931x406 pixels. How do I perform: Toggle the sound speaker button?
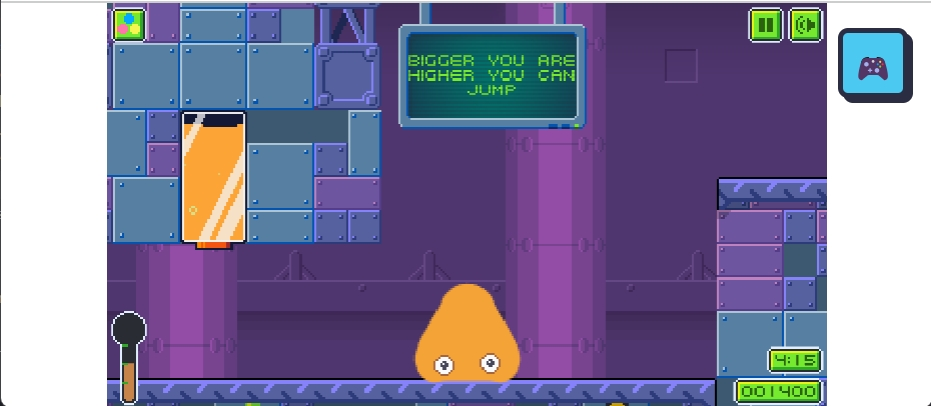805,24
